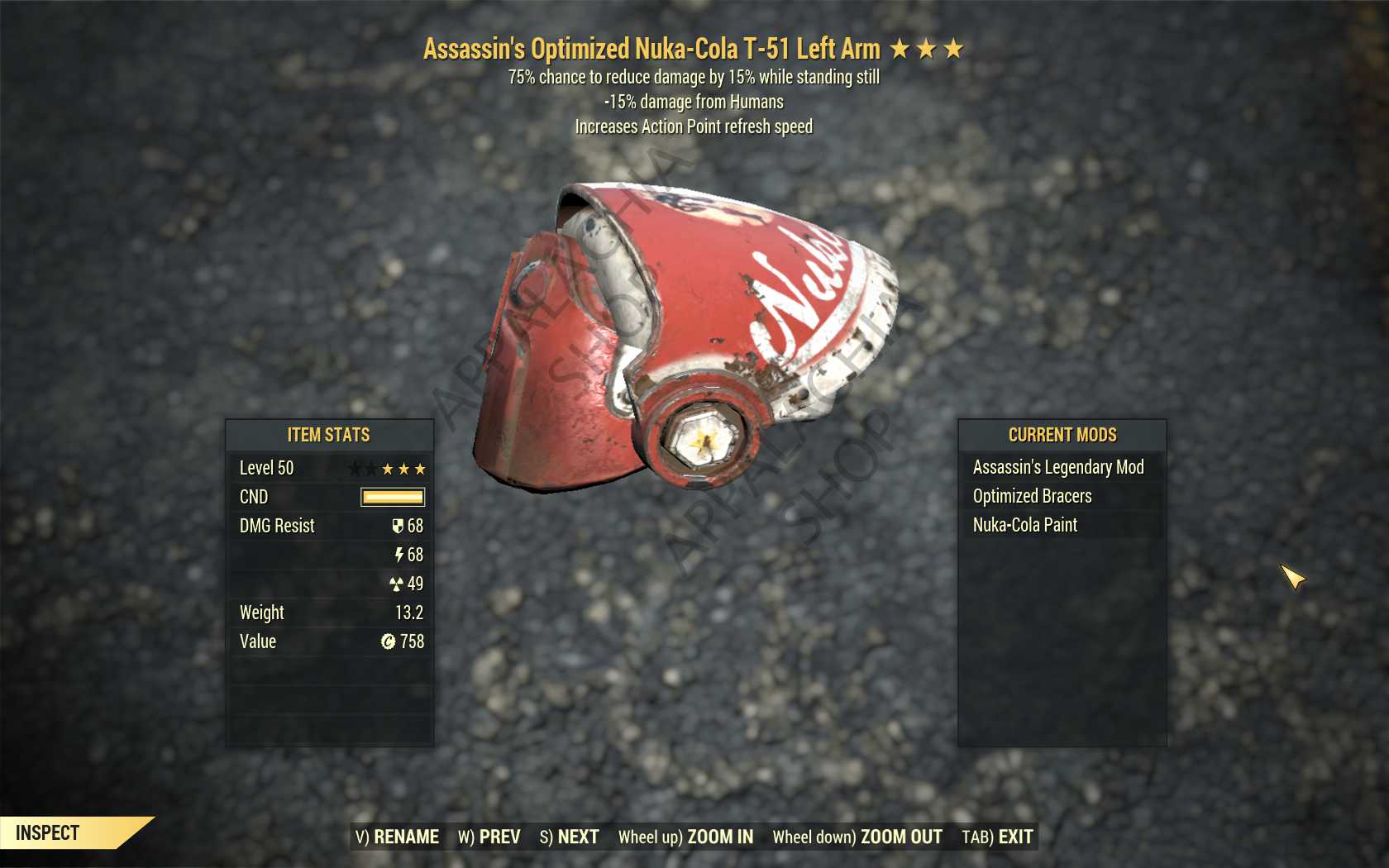Select the Rename option in the bottom bar

(398, 837)
